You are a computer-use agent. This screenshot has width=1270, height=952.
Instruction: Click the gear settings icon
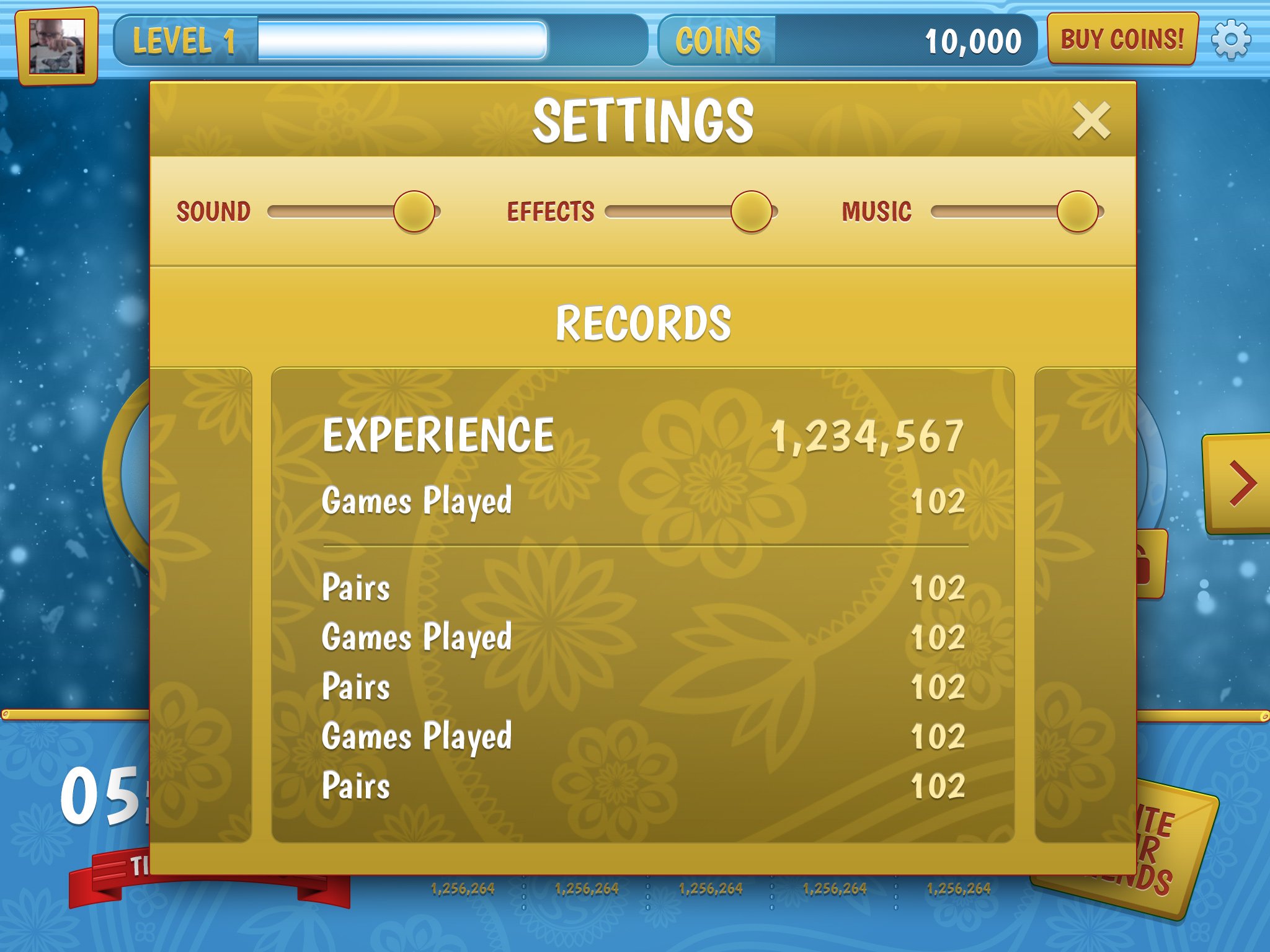tap(1231, 40)
